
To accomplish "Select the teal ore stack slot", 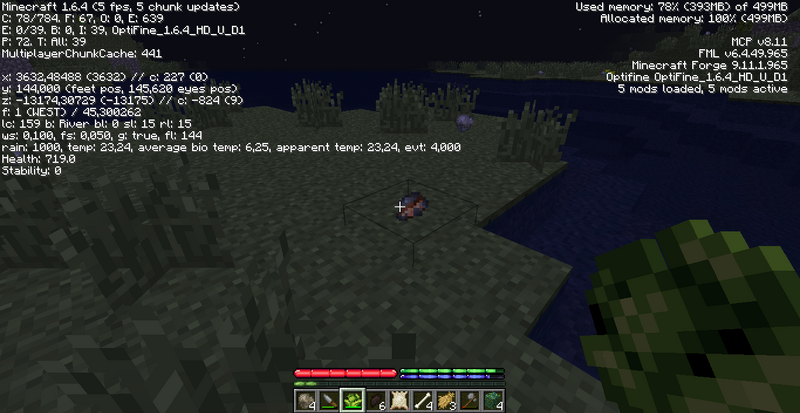I will pyautogui.click(x=491, y=400).
